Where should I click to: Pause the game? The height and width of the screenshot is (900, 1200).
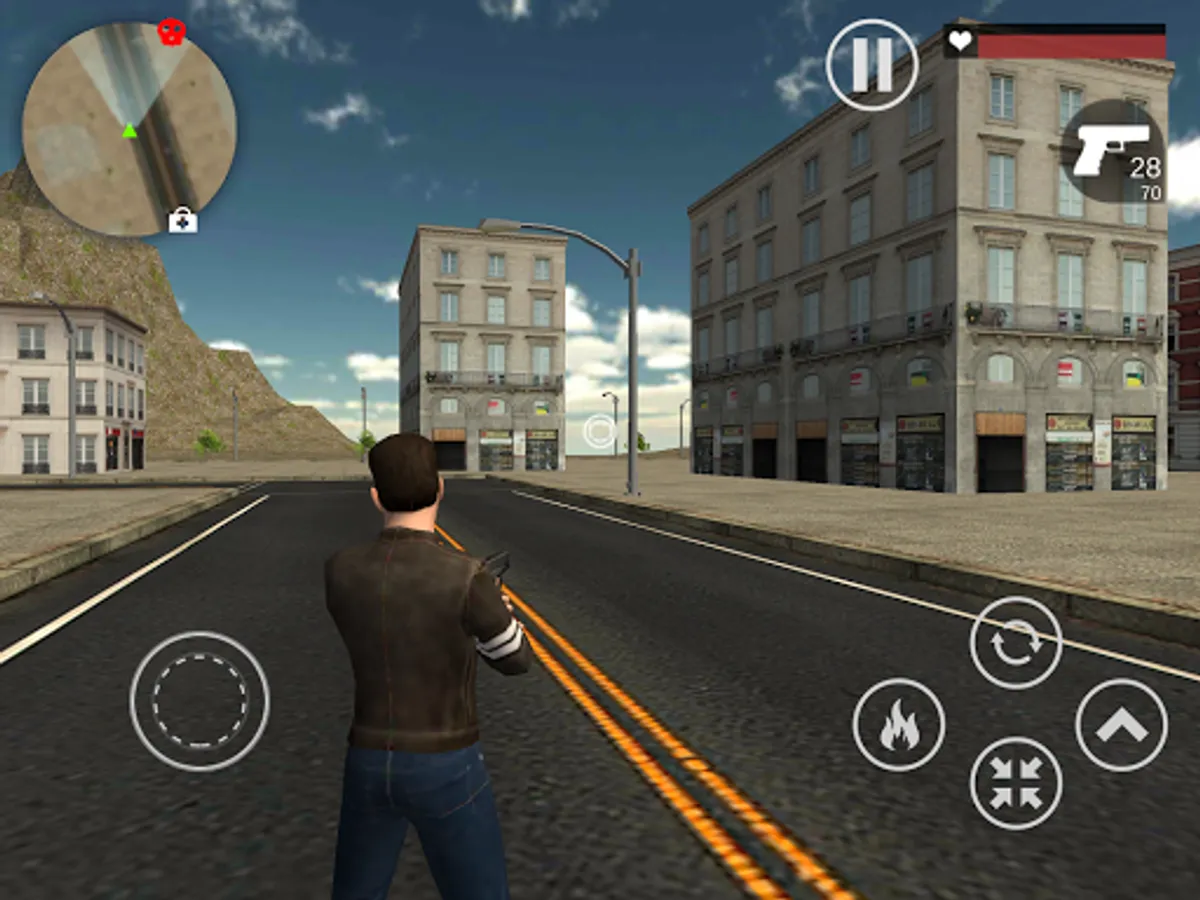871,65
